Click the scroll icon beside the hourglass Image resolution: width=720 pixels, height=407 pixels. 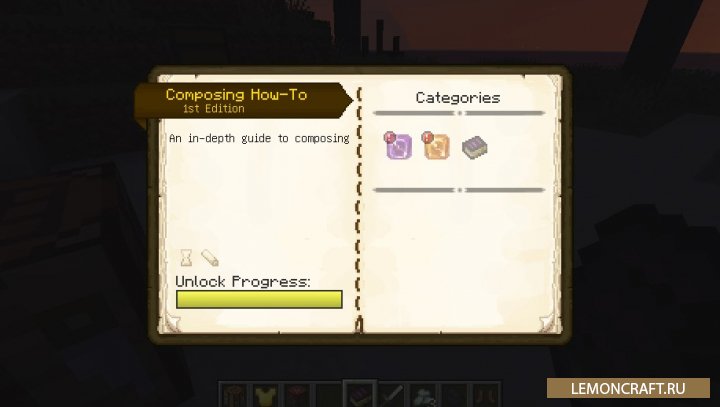coord(209,257)
